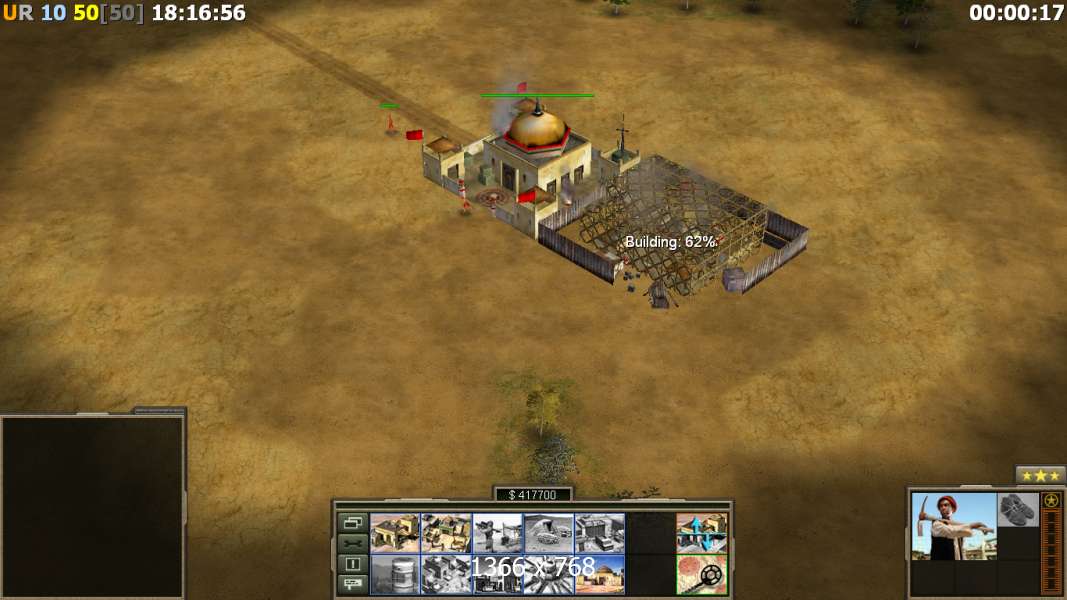Click the building icon with blue arrows

point(701,533)
